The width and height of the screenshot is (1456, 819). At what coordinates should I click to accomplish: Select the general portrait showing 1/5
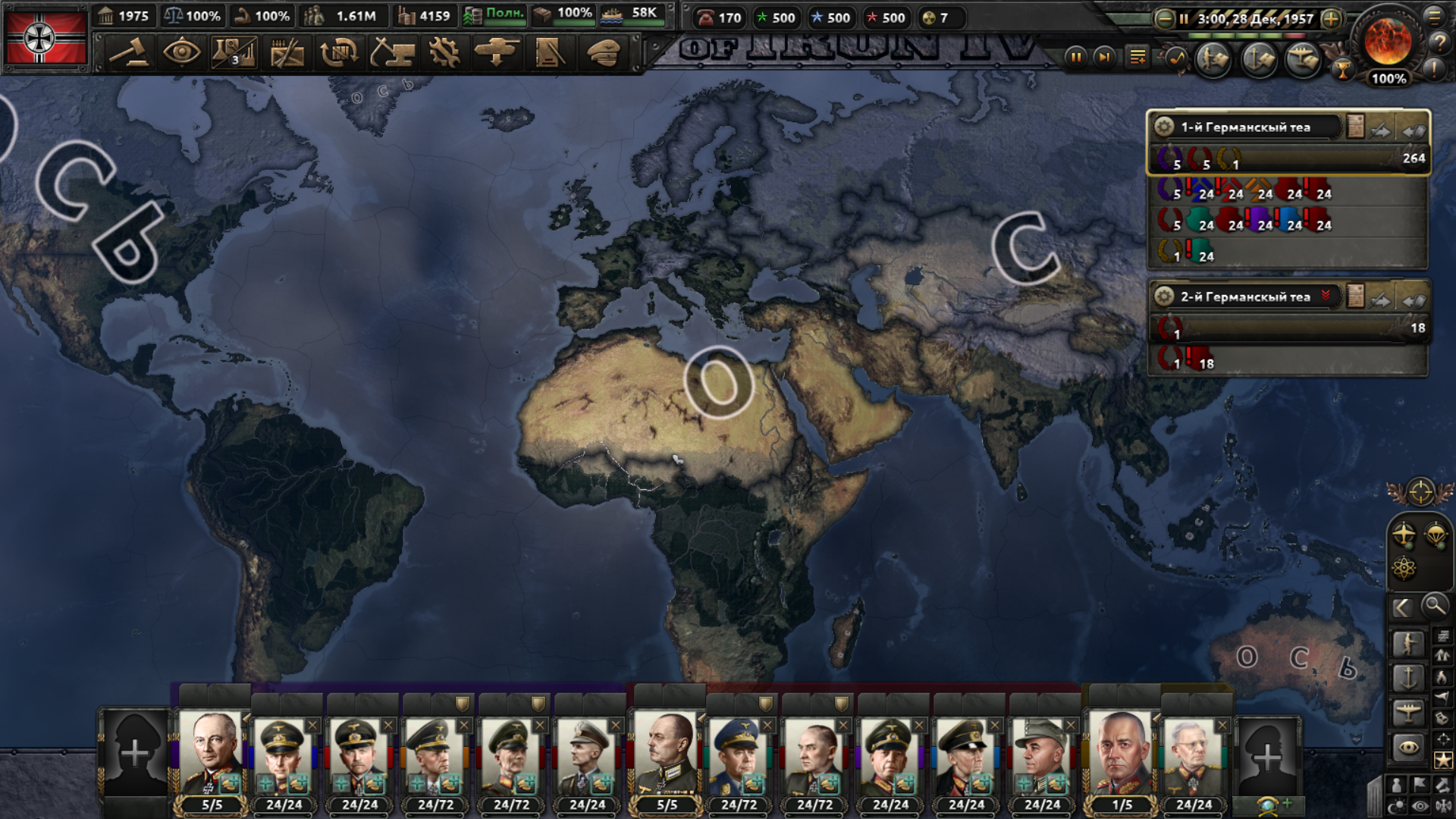pos(1121,758)
